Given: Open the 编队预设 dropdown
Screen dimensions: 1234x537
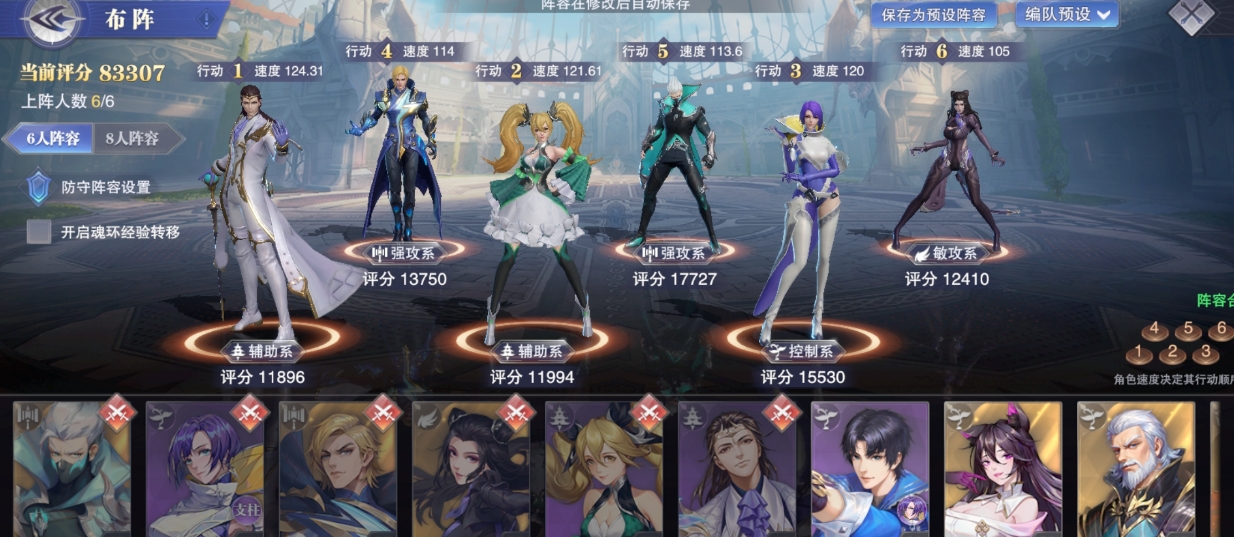Looking at the screenshot, I should [x=1067, y=14].
